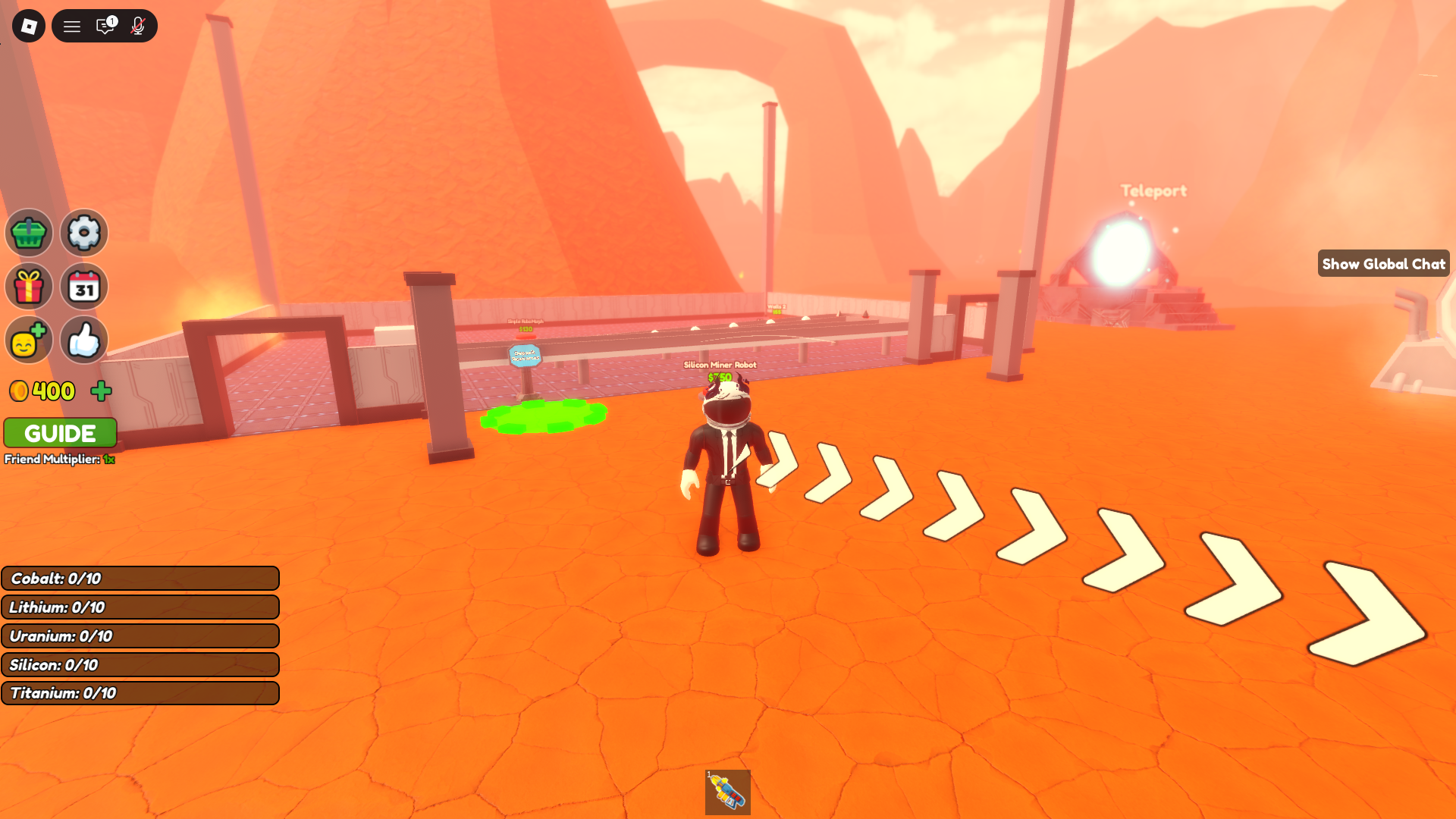Open the GUIDE panel
Image resolution: width=1456 pixels, height=819 pixels.
click(x=60, y=432)
